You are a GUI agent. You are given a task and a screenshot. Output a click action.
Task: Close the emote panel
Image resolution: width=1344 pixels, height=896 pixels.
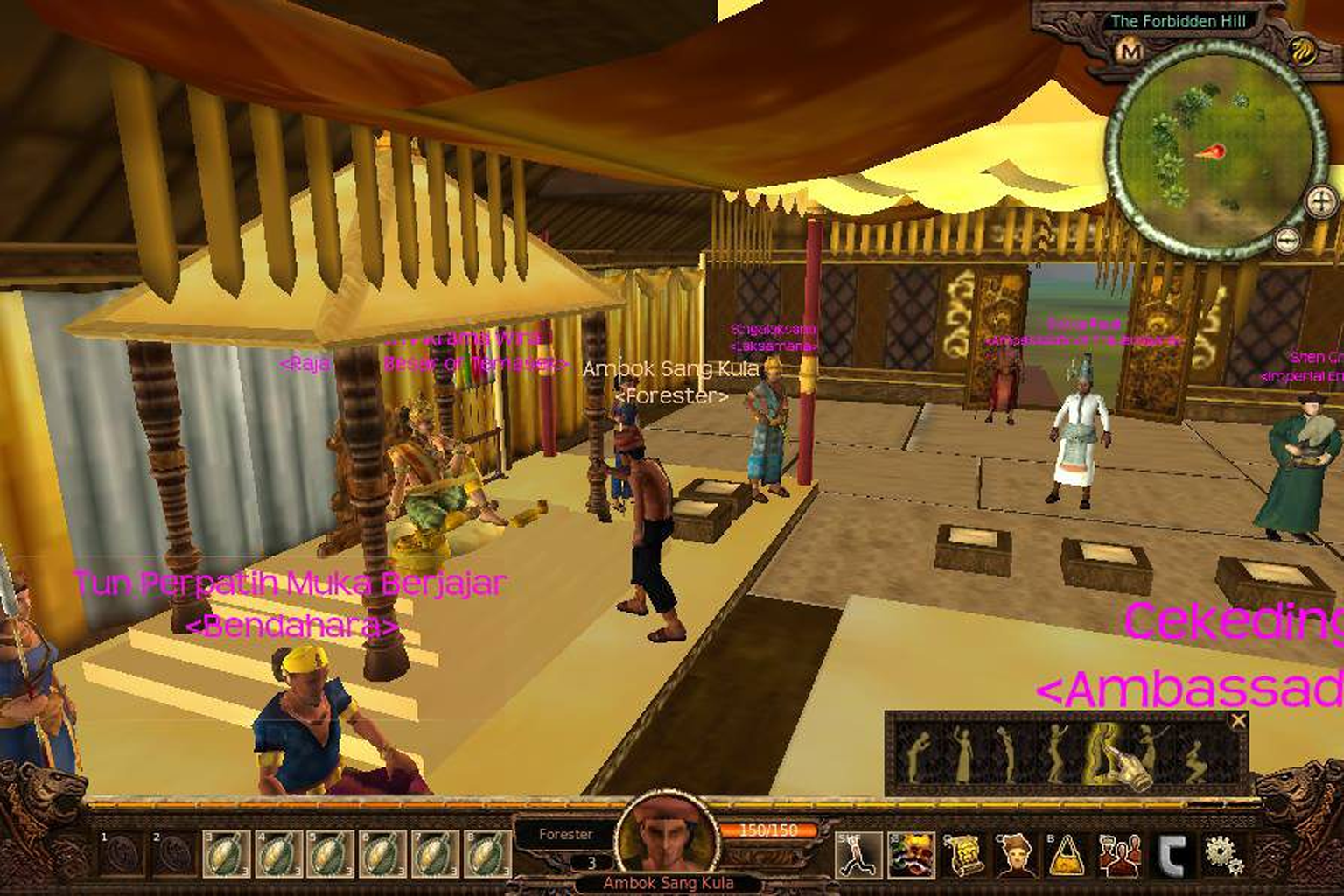pos(1238,722)
